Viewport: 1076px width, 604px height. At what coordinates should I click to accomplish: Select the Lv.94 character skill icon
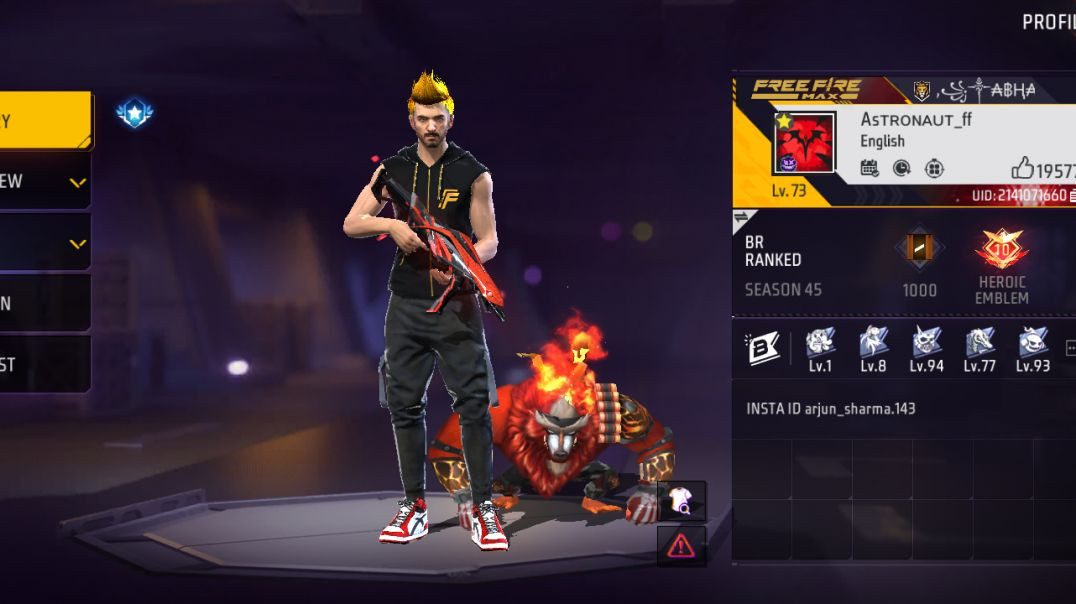click(927, 343)
